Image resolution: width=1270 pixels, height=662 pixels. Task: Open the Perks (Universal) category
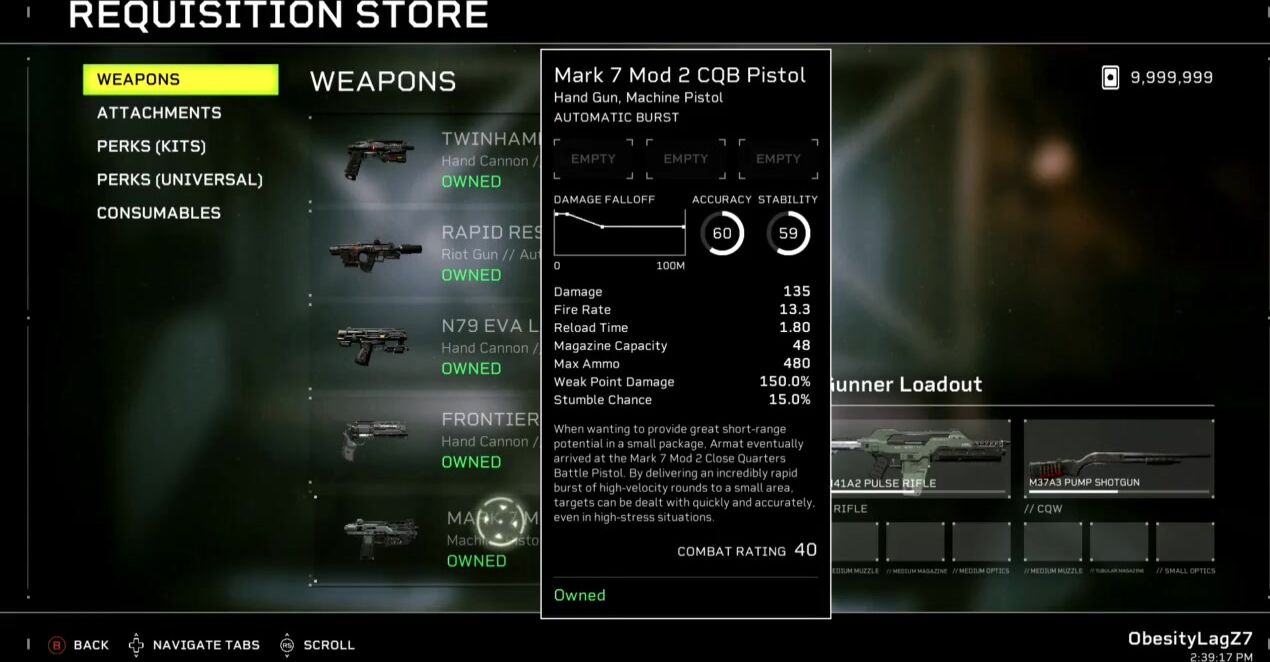click(180, 180)
